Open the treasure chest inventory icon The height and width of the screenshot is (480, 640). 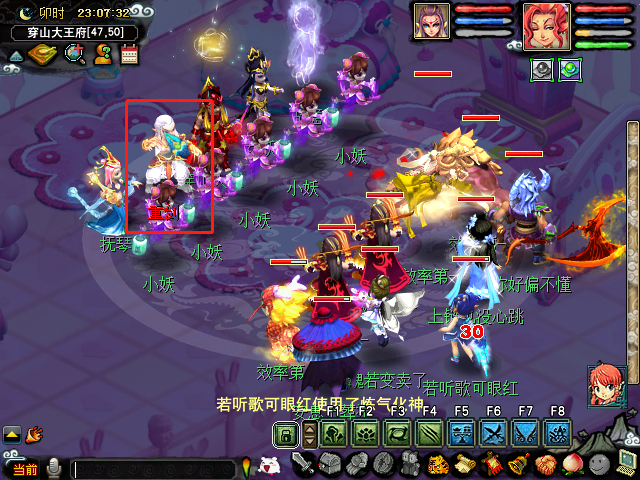point(331,464)
